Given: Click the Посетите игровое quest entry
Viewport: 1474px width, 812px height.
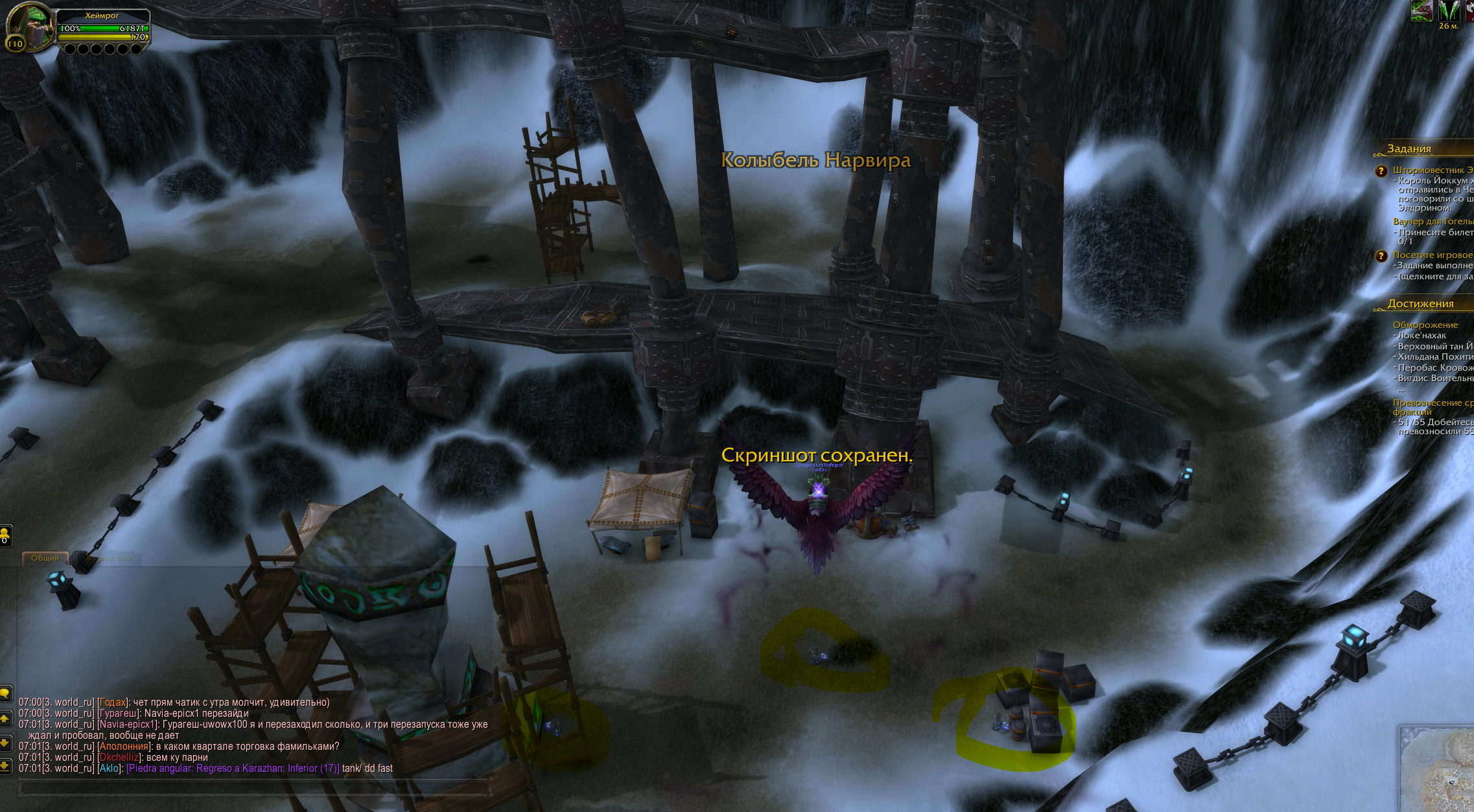Looking at the screenshot, I should coord(1432,255).
